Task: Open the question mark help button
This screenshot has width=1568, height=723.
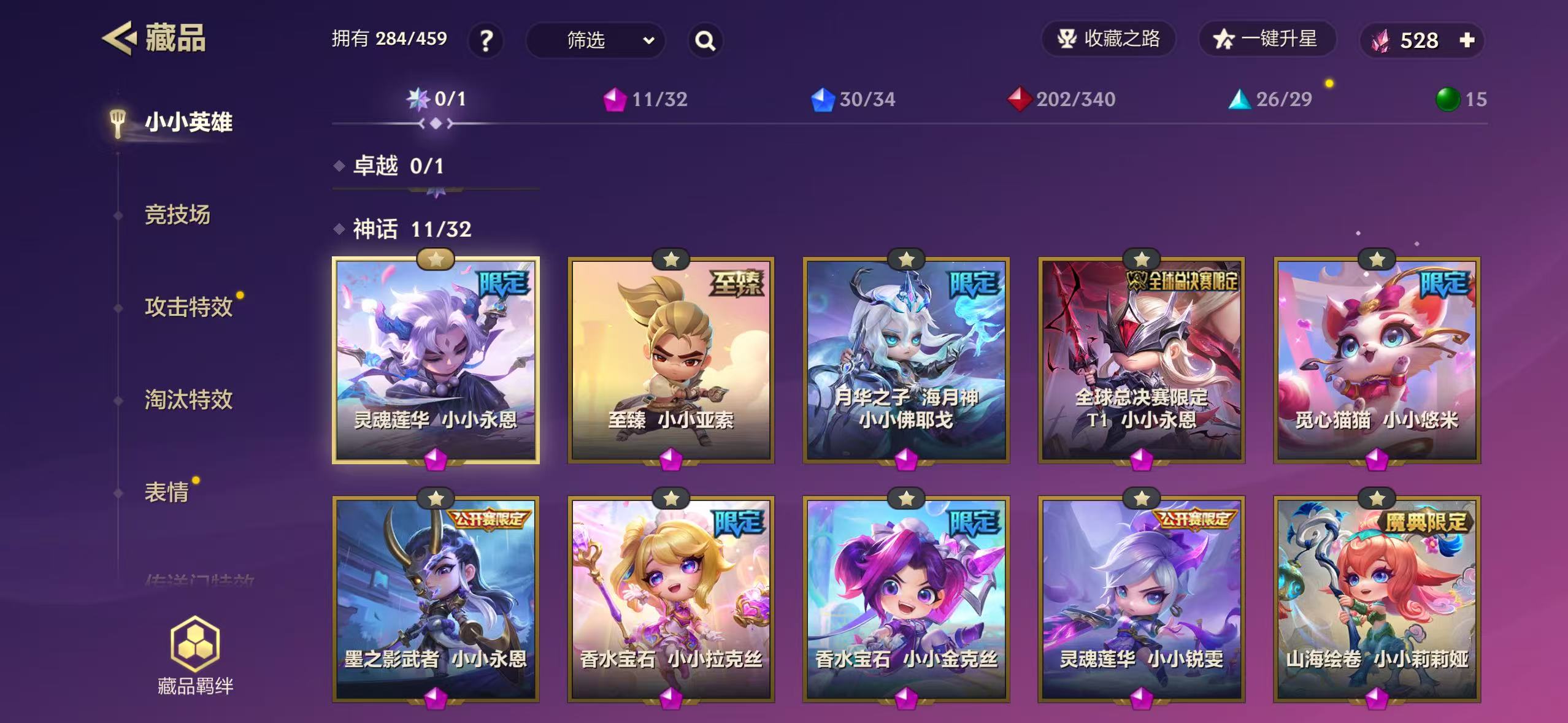Action: 486,40
